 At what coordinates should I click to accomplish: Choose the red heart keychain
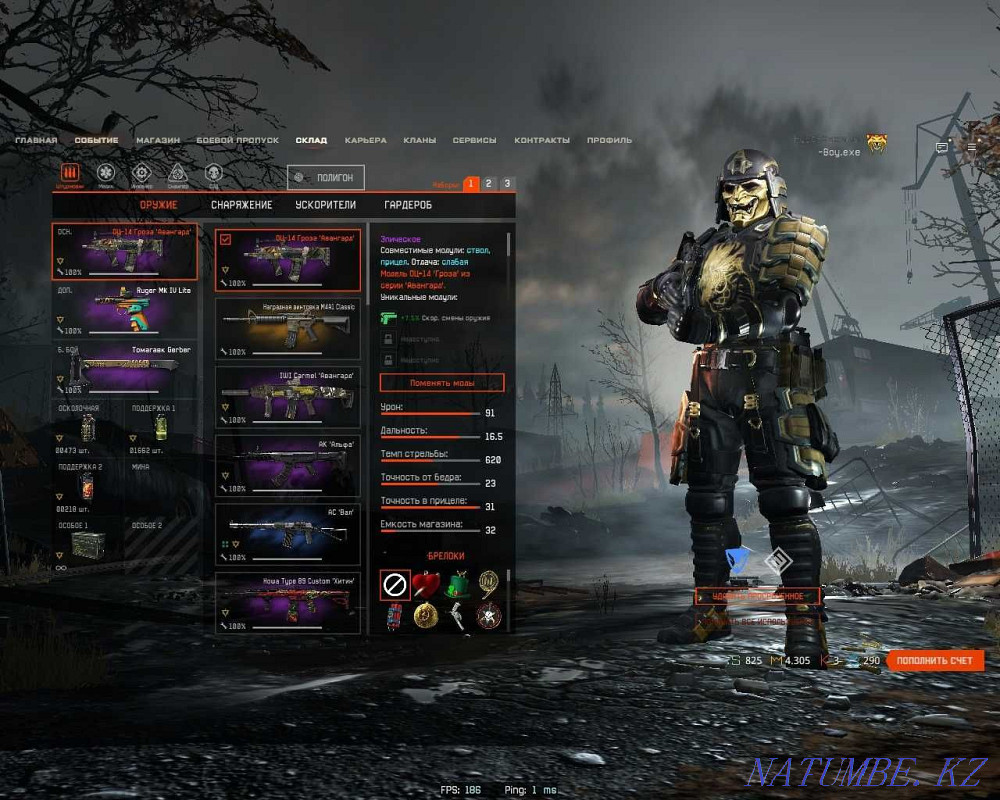pyautogui.click(x=426, y=584)
